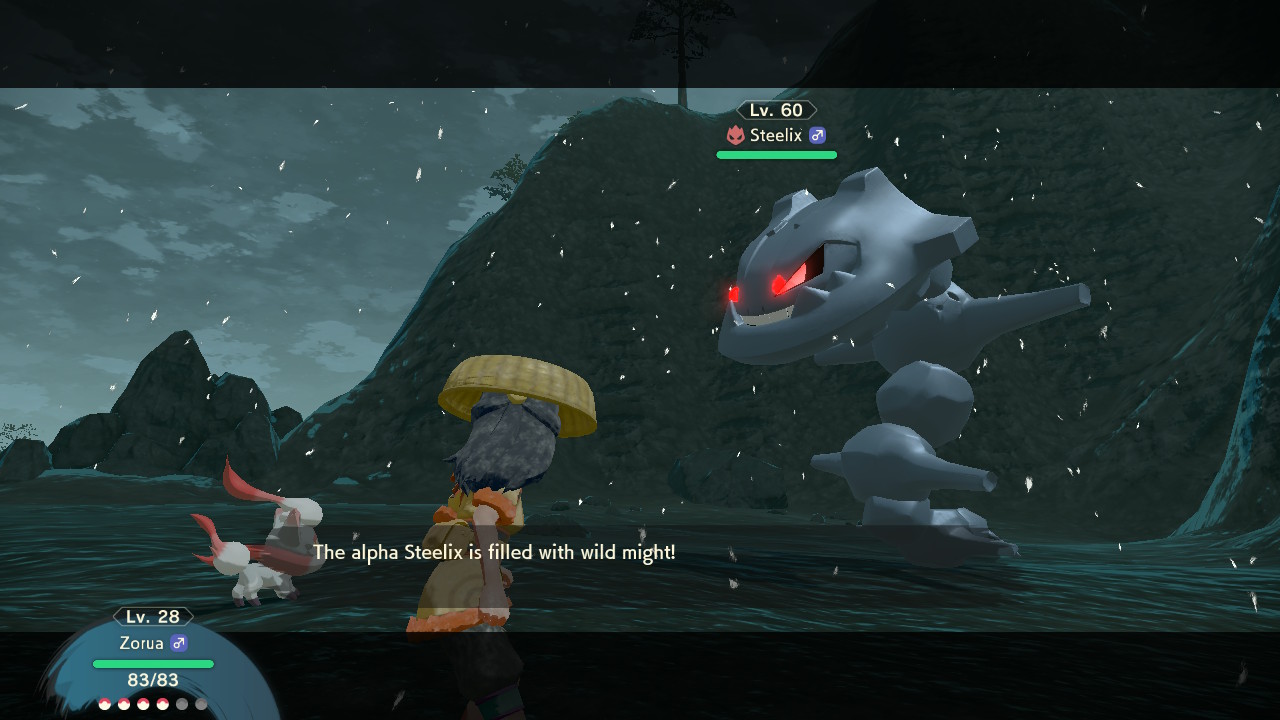Click the party Poké Ball indicator row
The width and height of the screenshot is (1280, 720).
[x=152, y=704]
